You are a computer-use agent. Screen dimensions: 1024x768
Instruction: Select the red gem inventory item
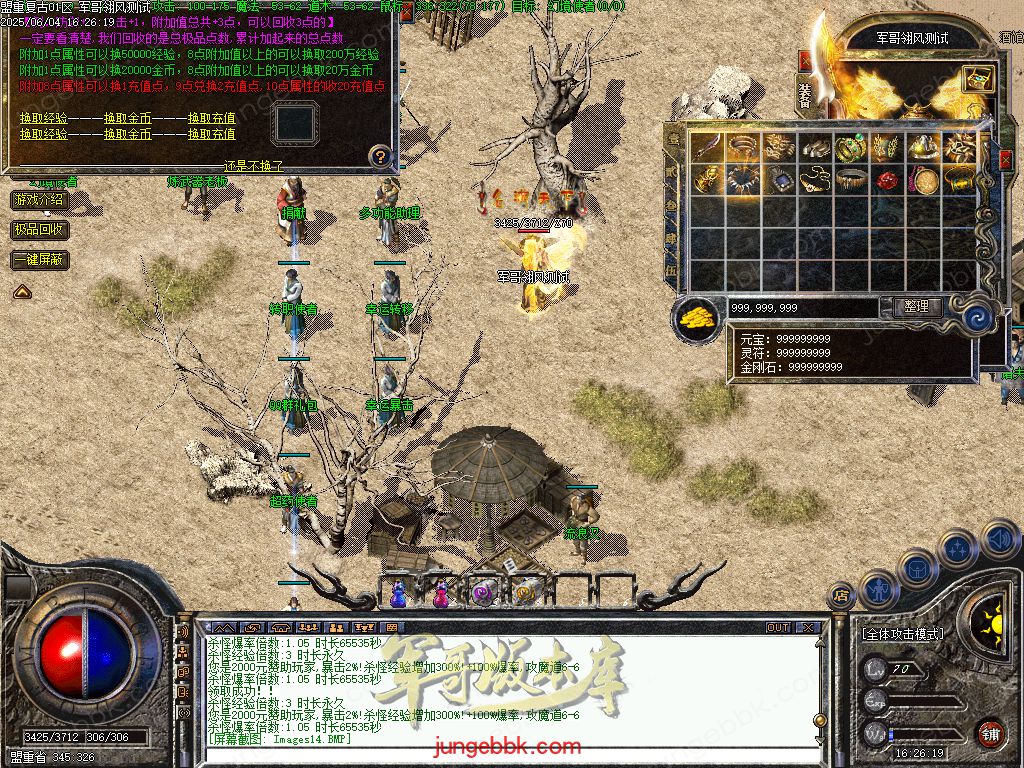[x=886, y=181]
